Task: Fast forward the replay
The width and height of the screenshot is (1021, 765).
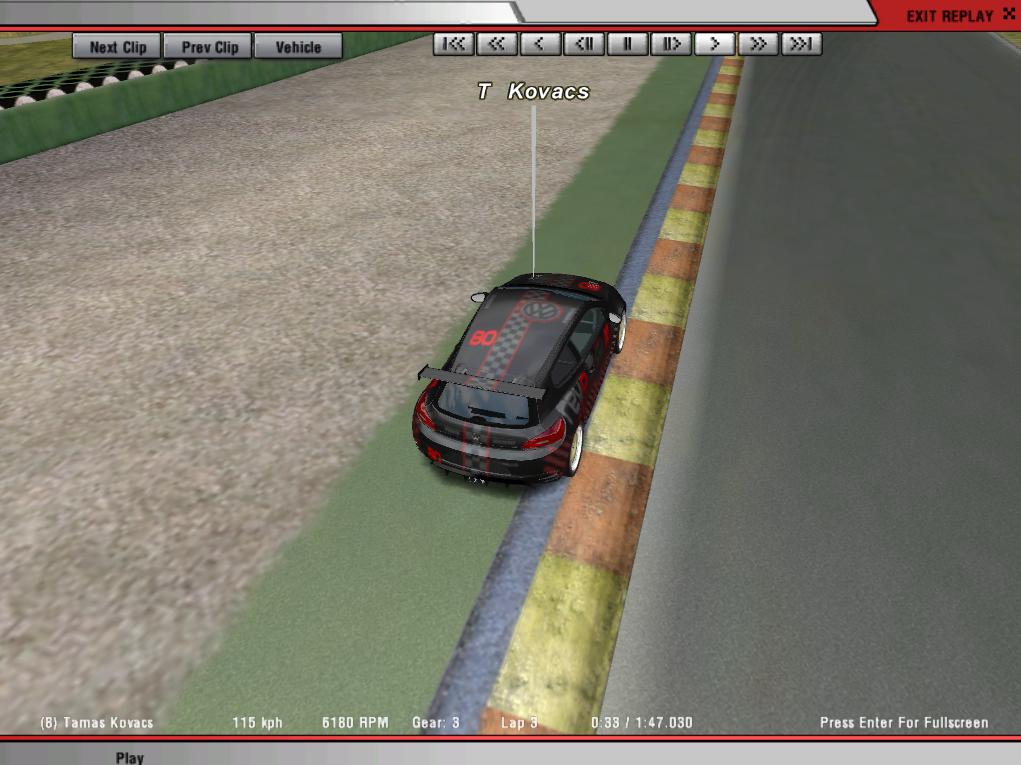Action: click(758, 44)
